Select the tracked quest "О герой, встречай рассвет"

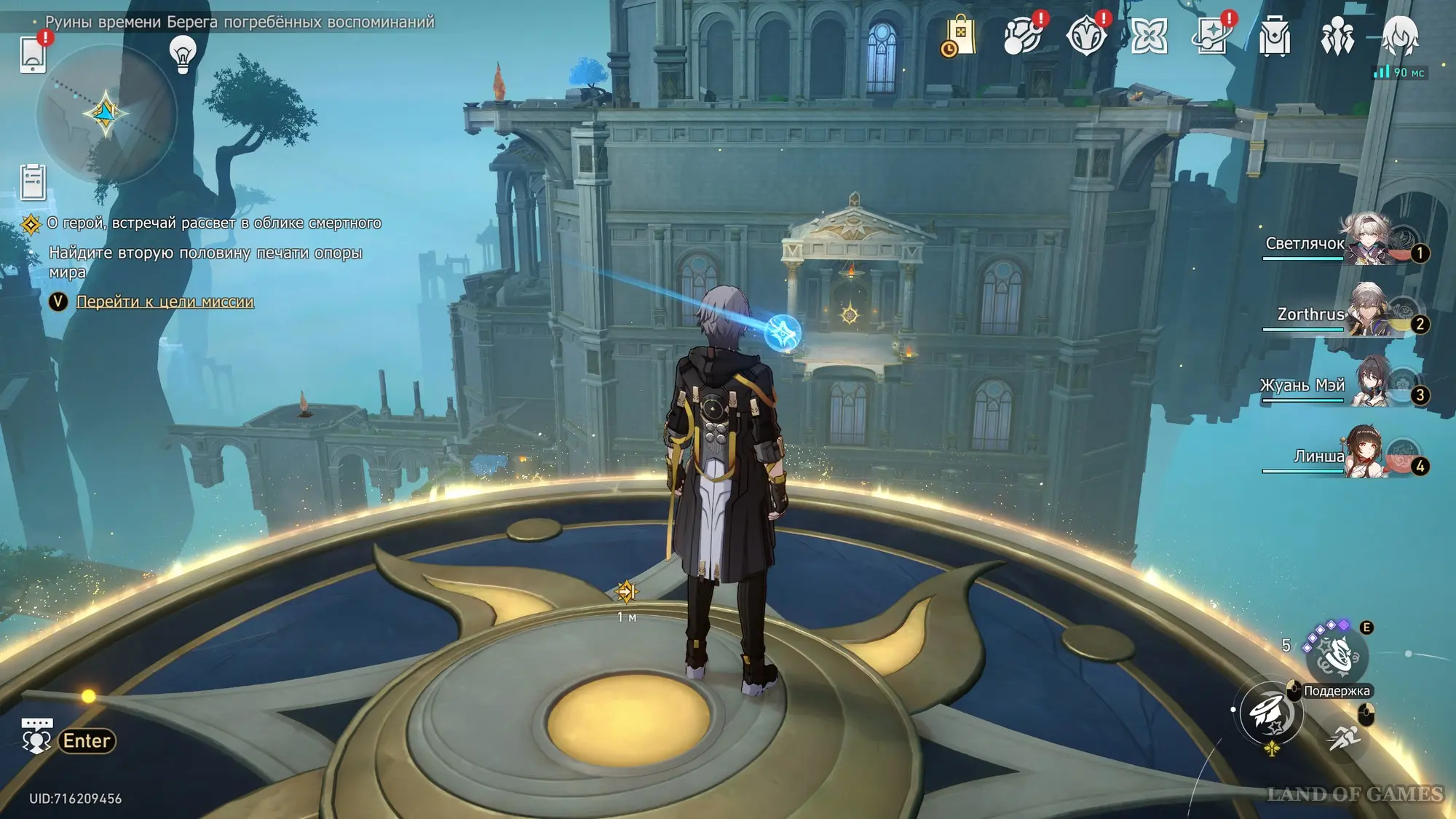coord(213,223)
